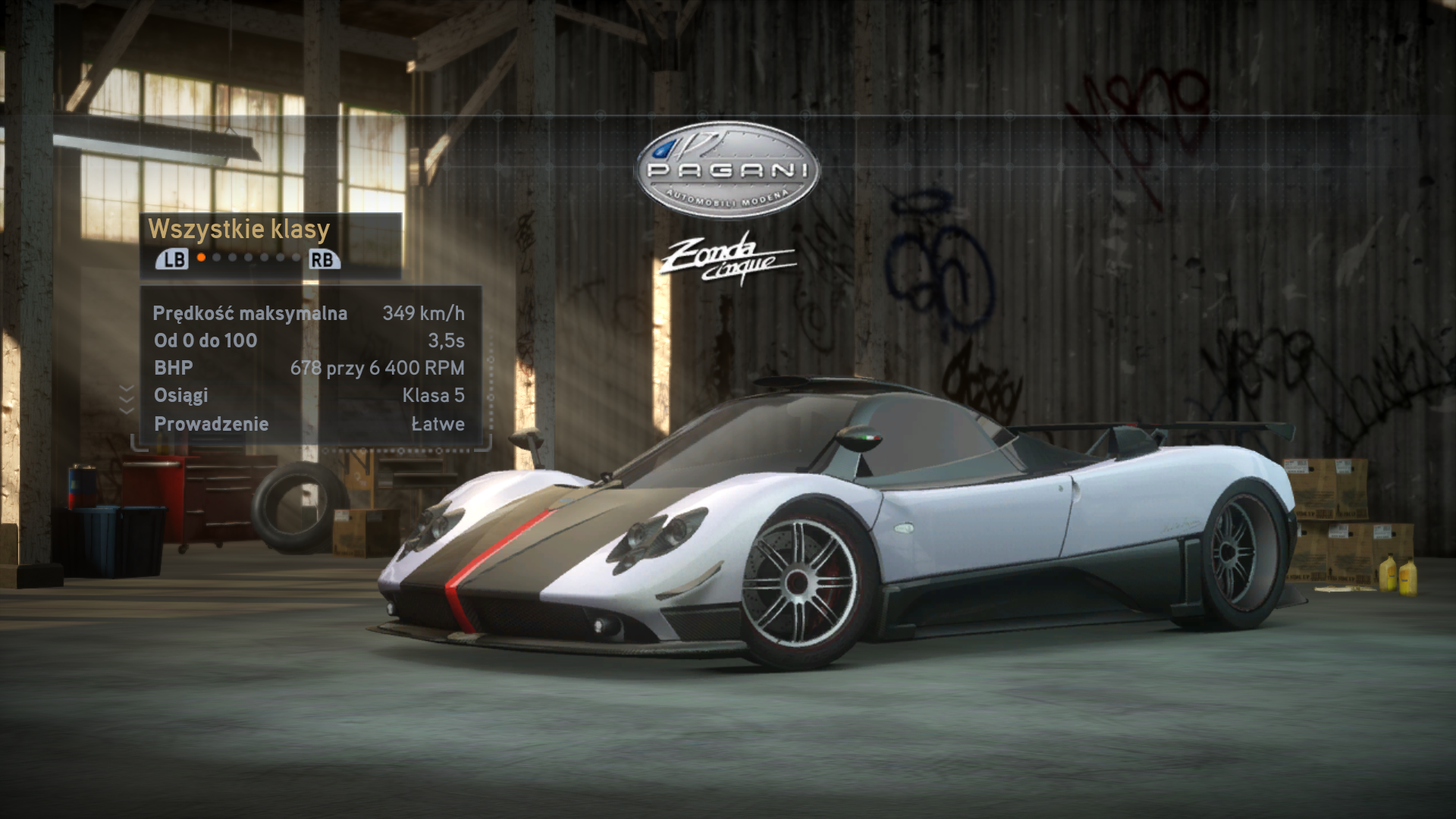Expand car stats using the down chevrons
This screenshot has height=819, width=1456.
click(127, 399)
